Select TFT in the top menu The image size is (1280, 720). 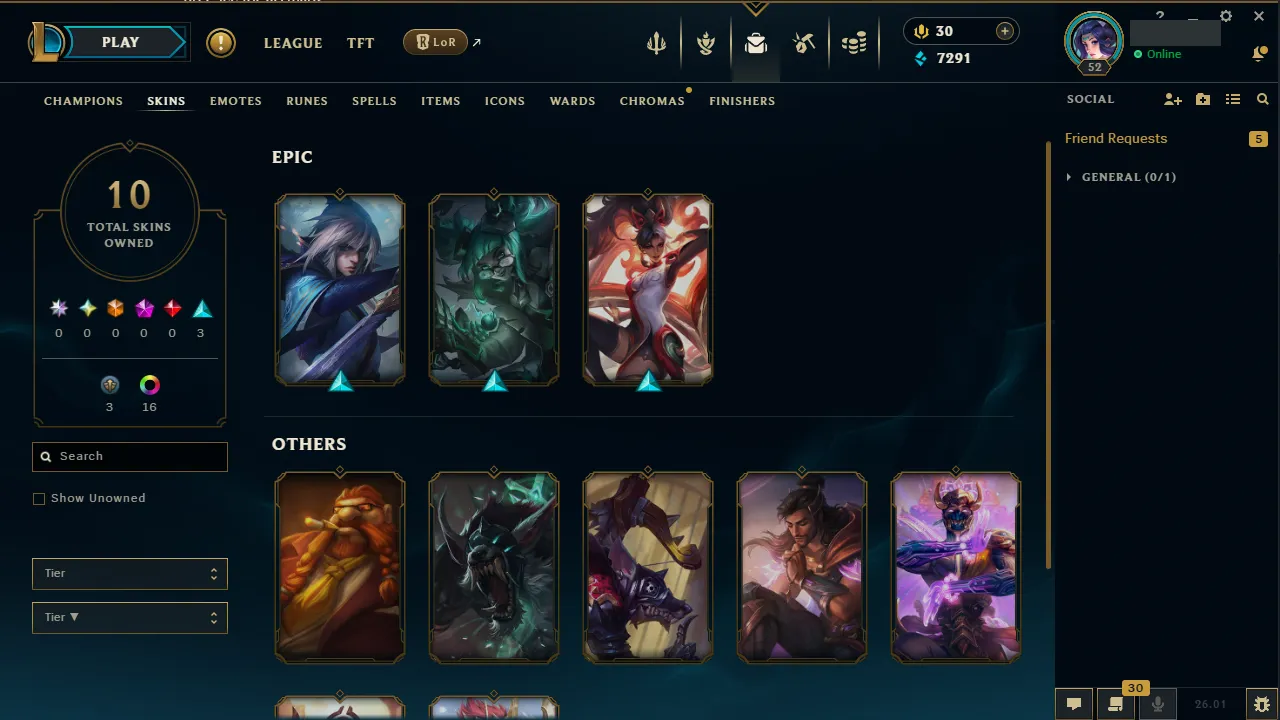click(x=360, y=43)
